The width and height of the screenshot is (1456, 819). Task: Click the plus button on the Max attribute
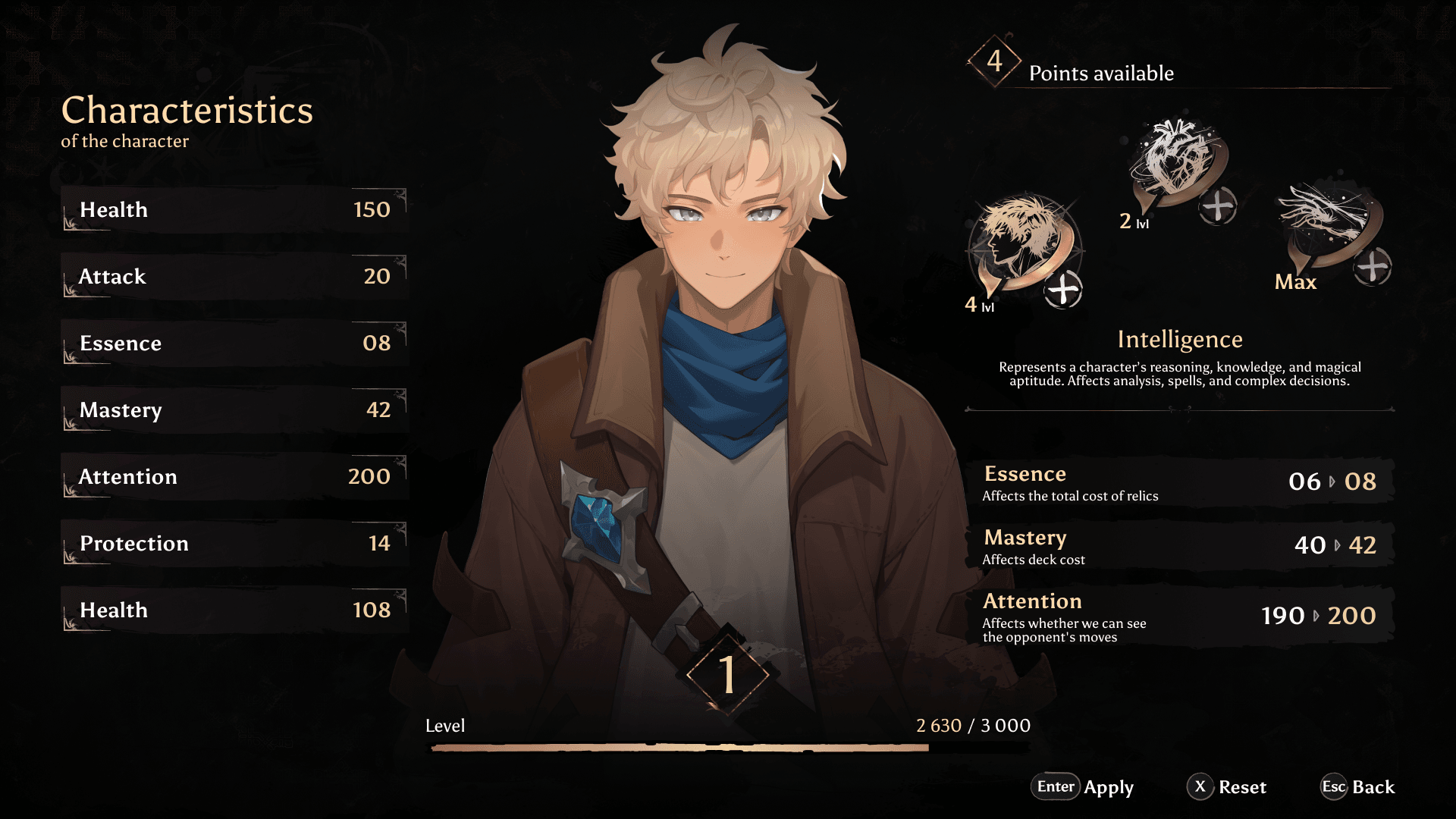point(1373,266)
